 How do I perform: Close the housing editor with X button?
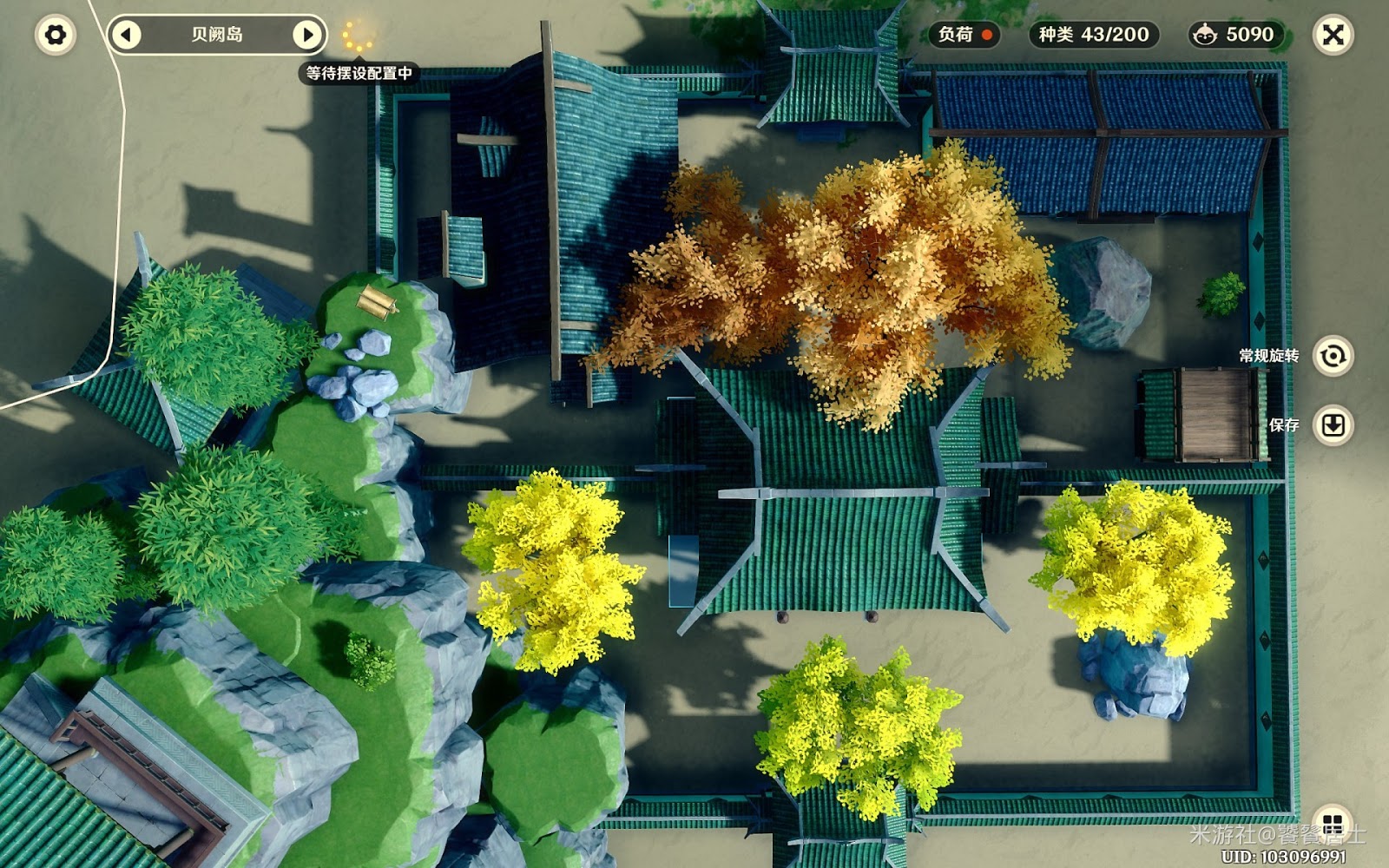tap(1333, 35)
